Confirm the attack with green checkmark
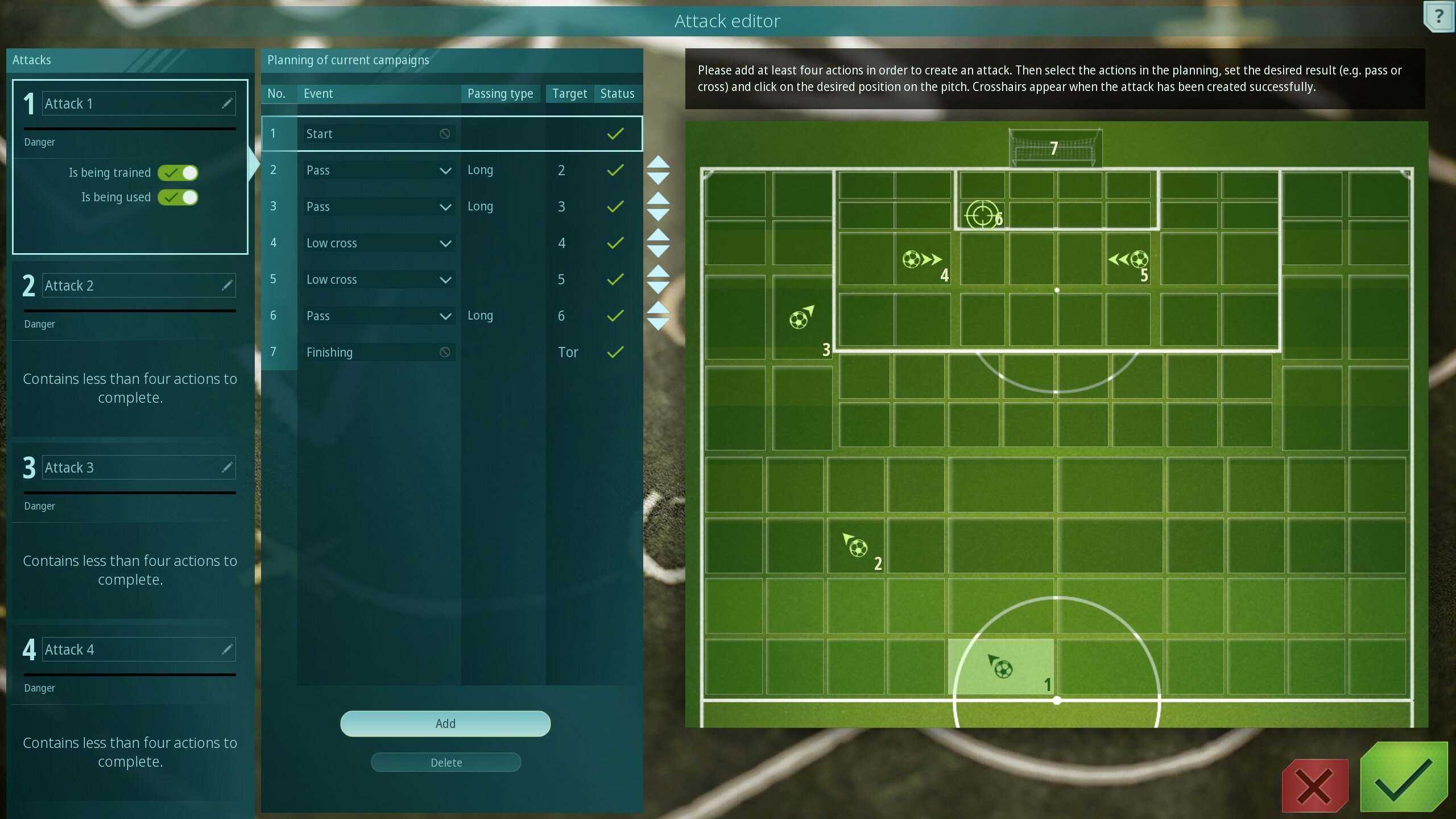The height and width of the screenshot is (819, 1456). 1403,778
